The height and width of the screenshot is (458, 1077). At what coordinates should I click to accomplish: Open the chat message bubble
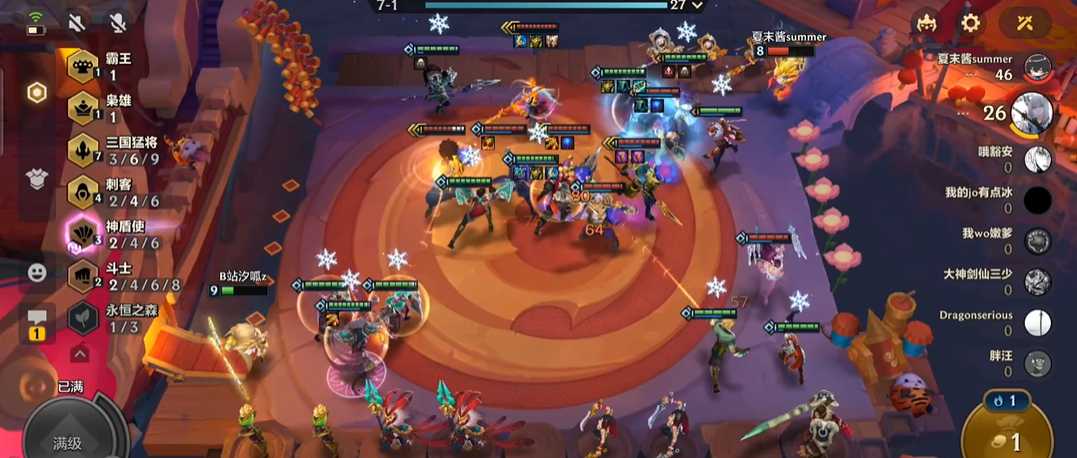pyautogui.click(x=37, y=319)
